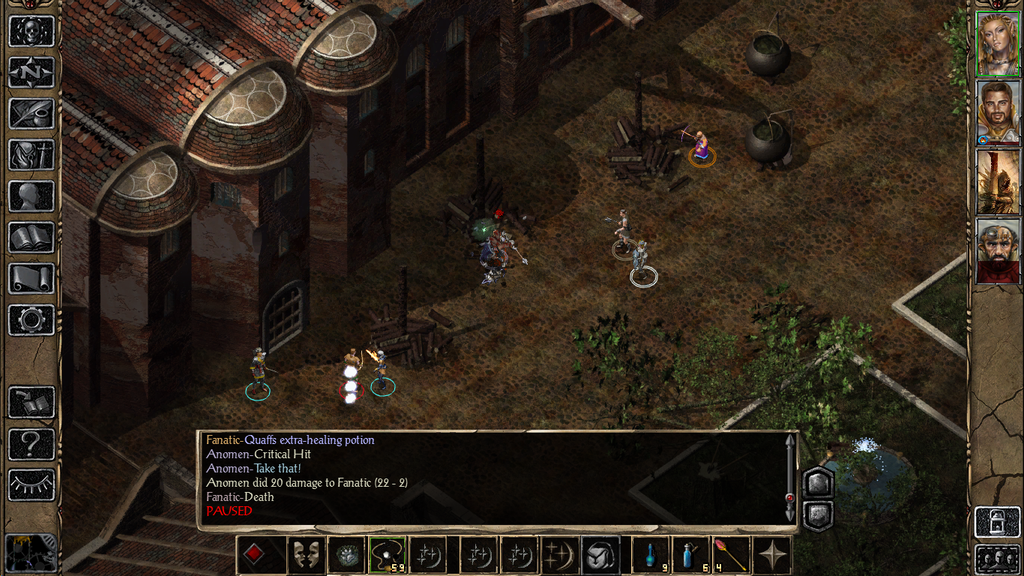This screenshot has width=1024, height=576.
Task: Click the question mark help button
Action: pos(31,443)
